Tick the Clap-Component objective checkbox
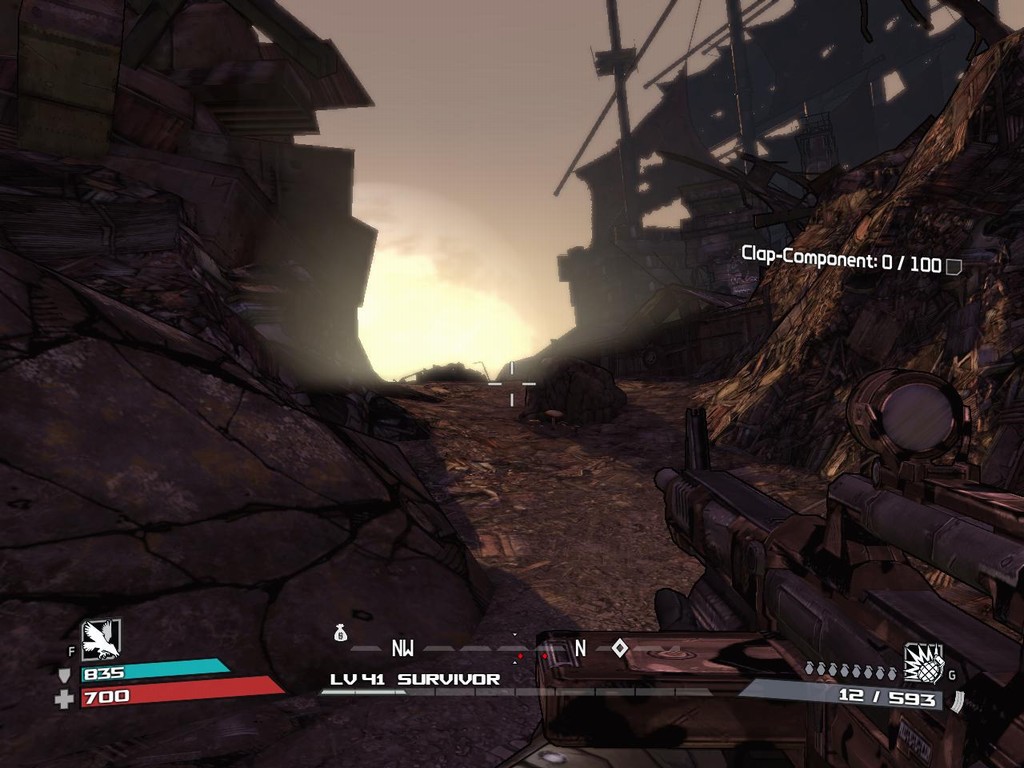This screenshot has width=1024, height=768. (x=953, y=266)
